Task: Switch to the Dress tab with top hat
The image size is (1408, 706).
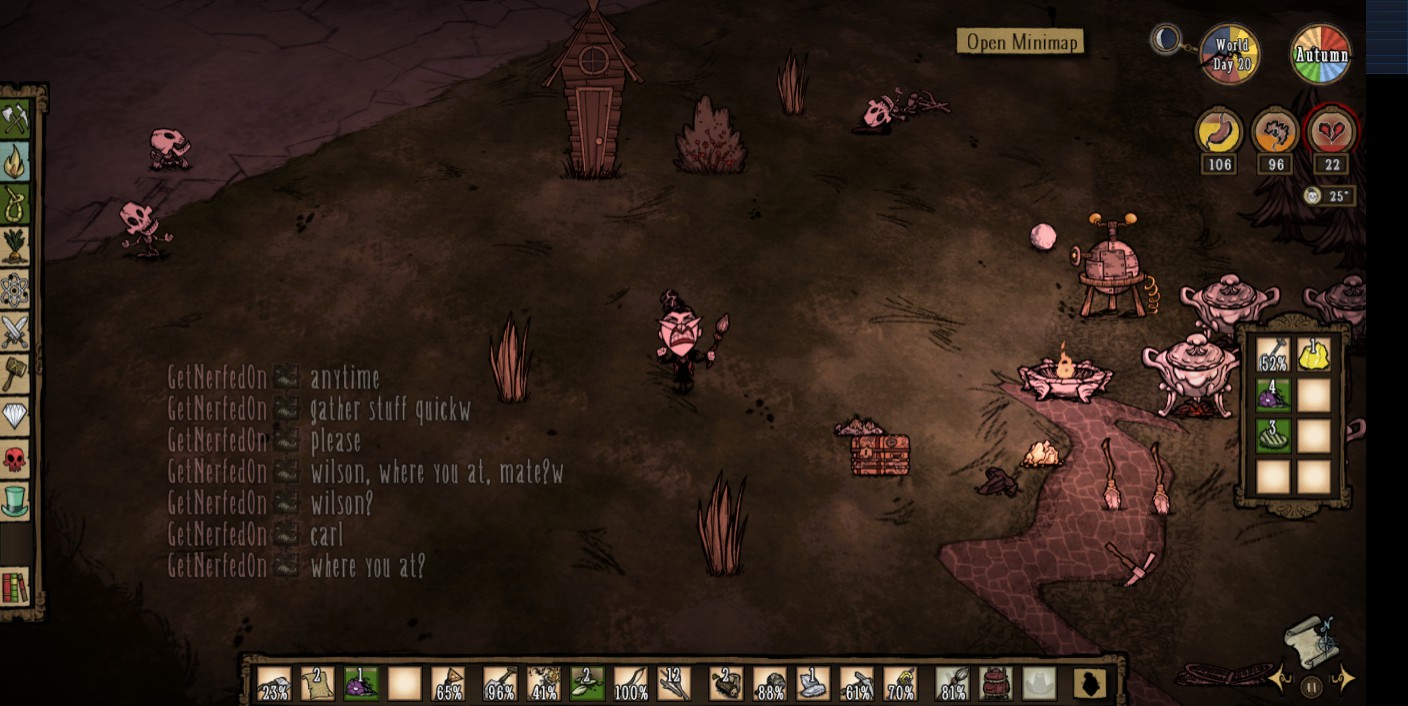Action: (15, 501)
